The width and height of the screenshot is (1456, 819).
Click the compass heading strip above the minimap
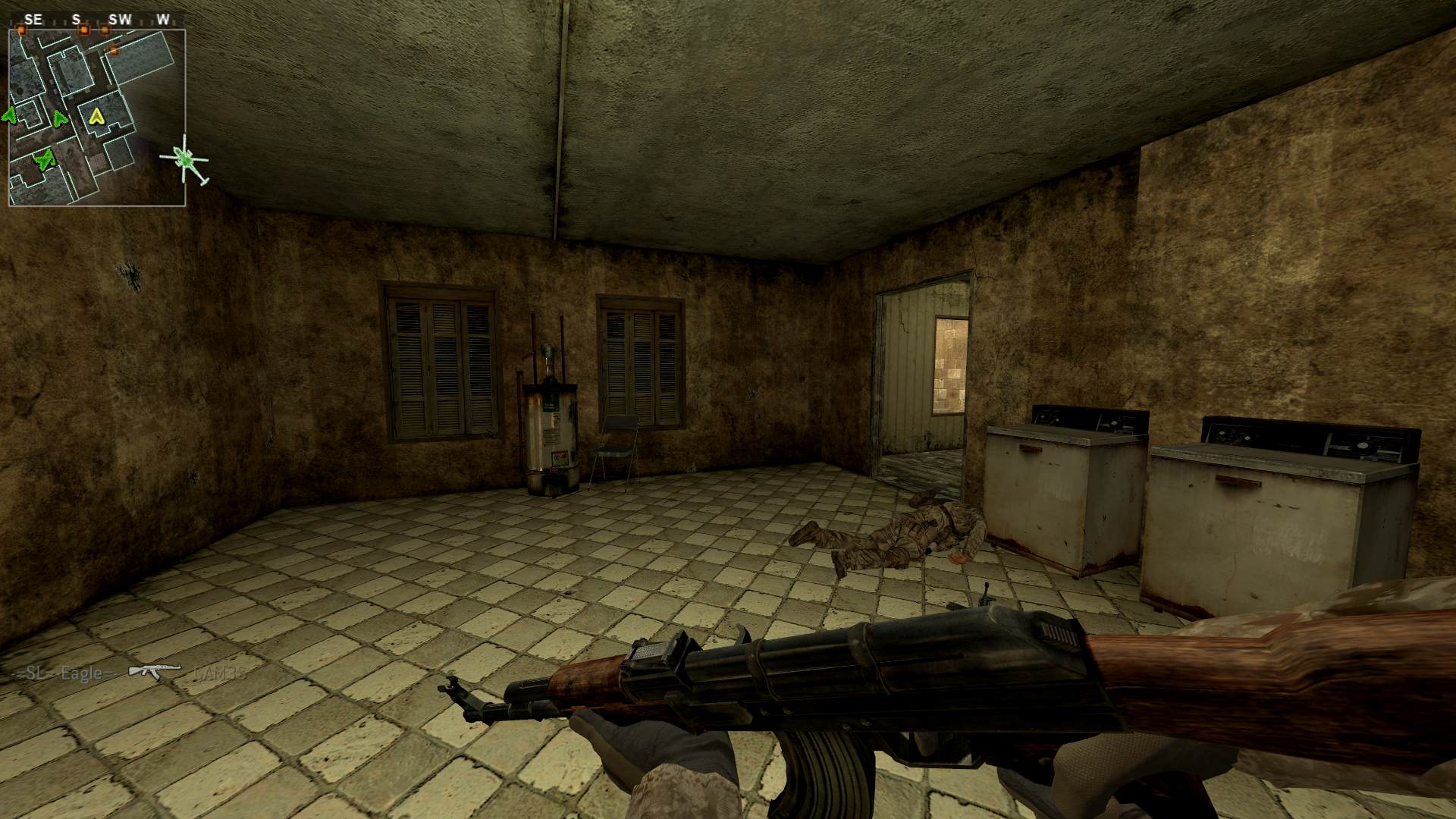97,20
